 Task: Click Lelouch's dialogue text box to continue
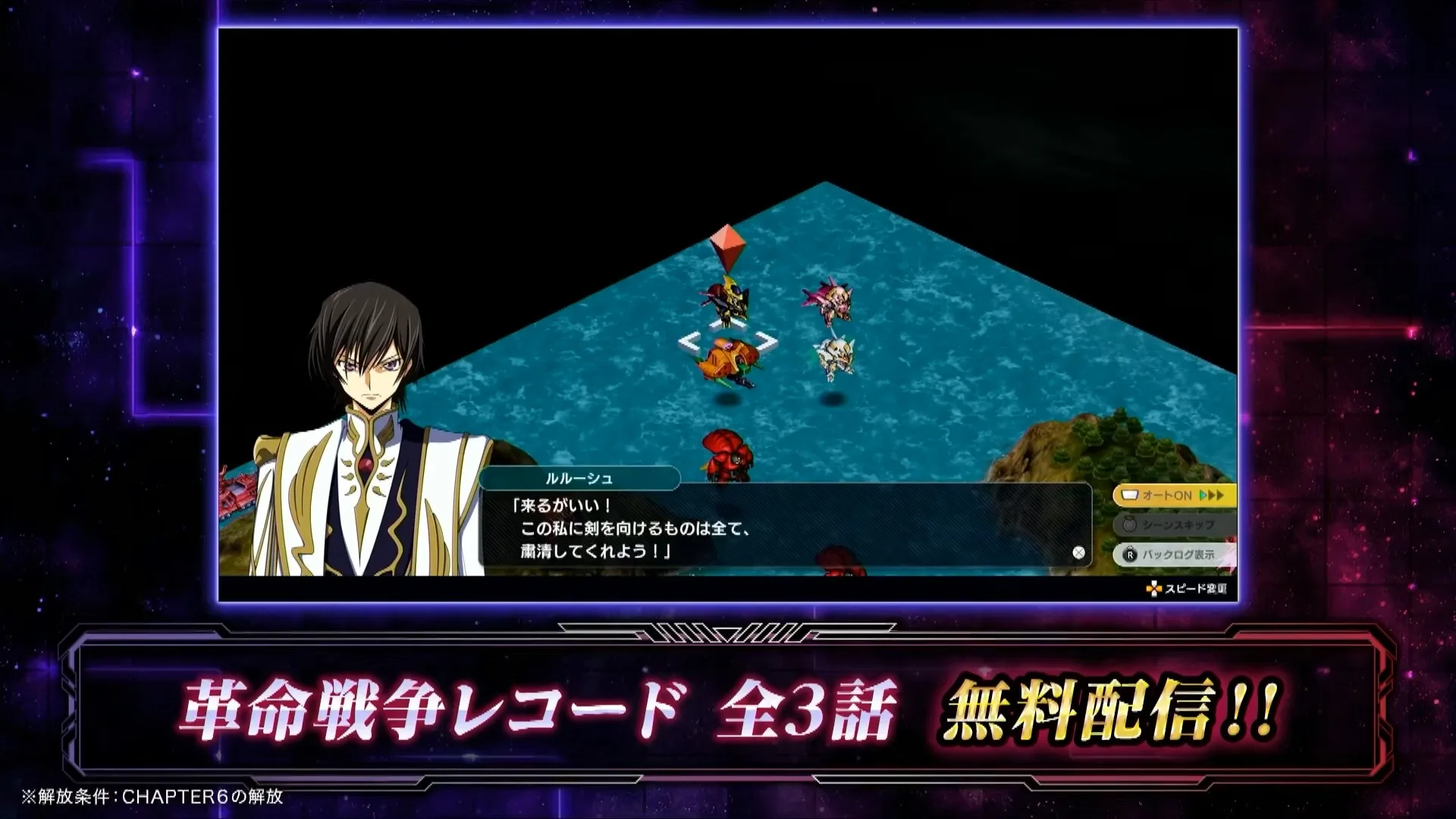785,528
